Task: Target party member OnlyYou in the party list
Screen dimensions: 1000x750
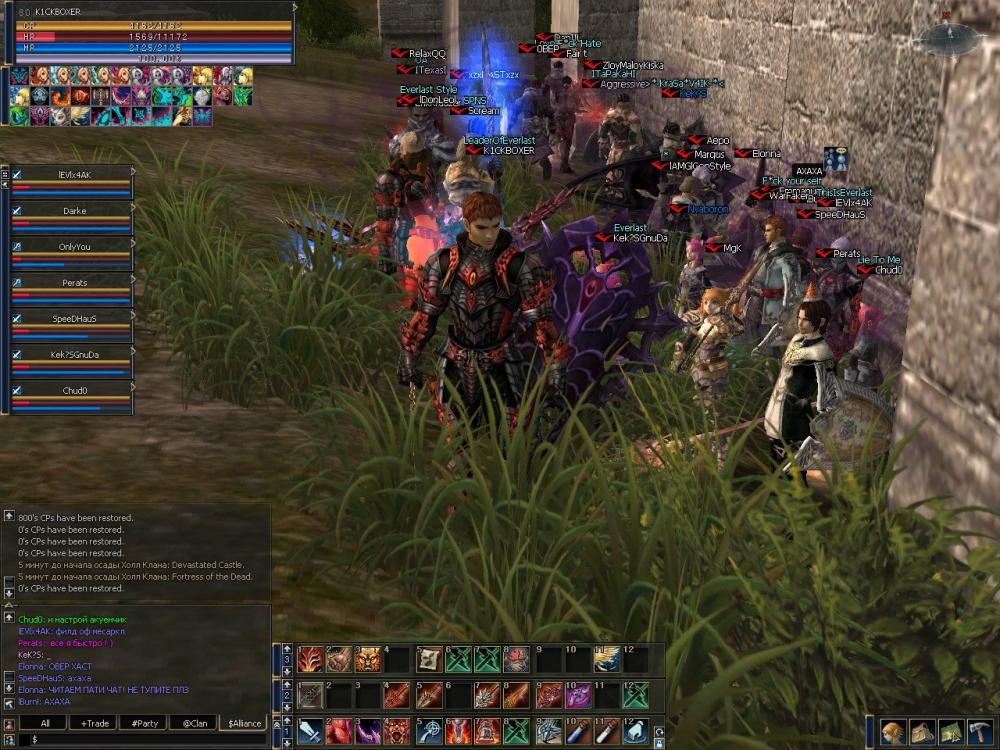Action: coord(74,247)
